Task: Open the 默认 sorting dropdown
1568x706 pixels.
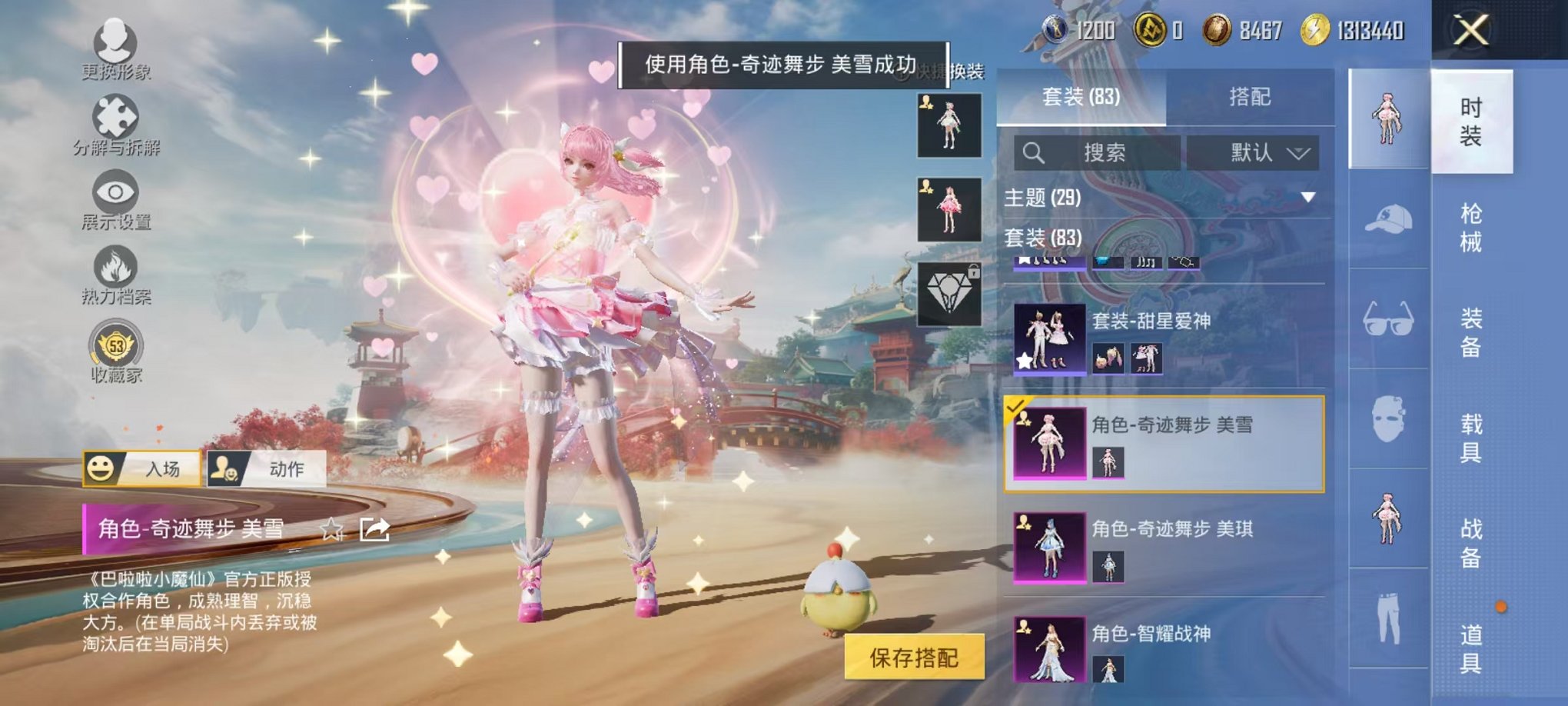Action: pyautogui.click(x=1253, y=151)
